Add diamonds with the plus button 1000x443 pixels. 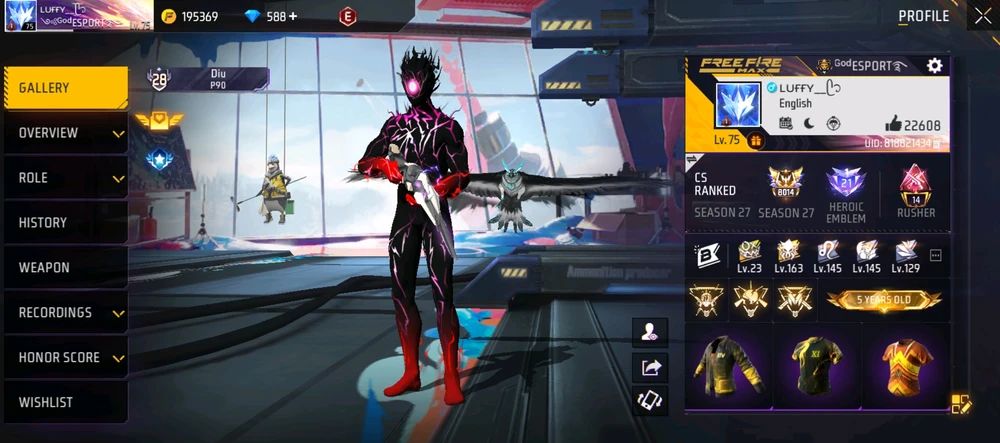coord(293,17)
